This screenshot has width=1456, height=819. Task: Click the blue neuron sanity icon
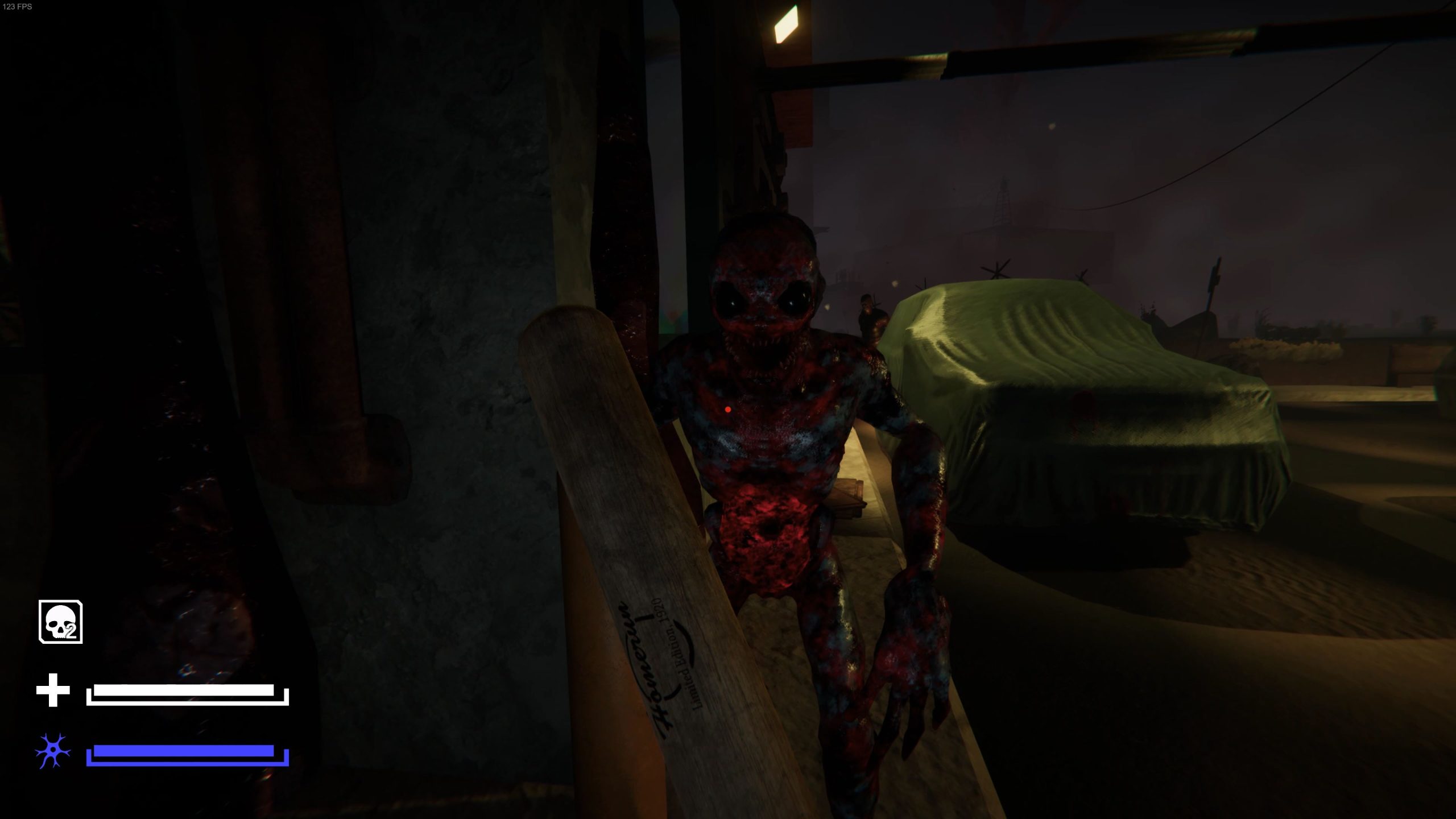click(53, 751)
